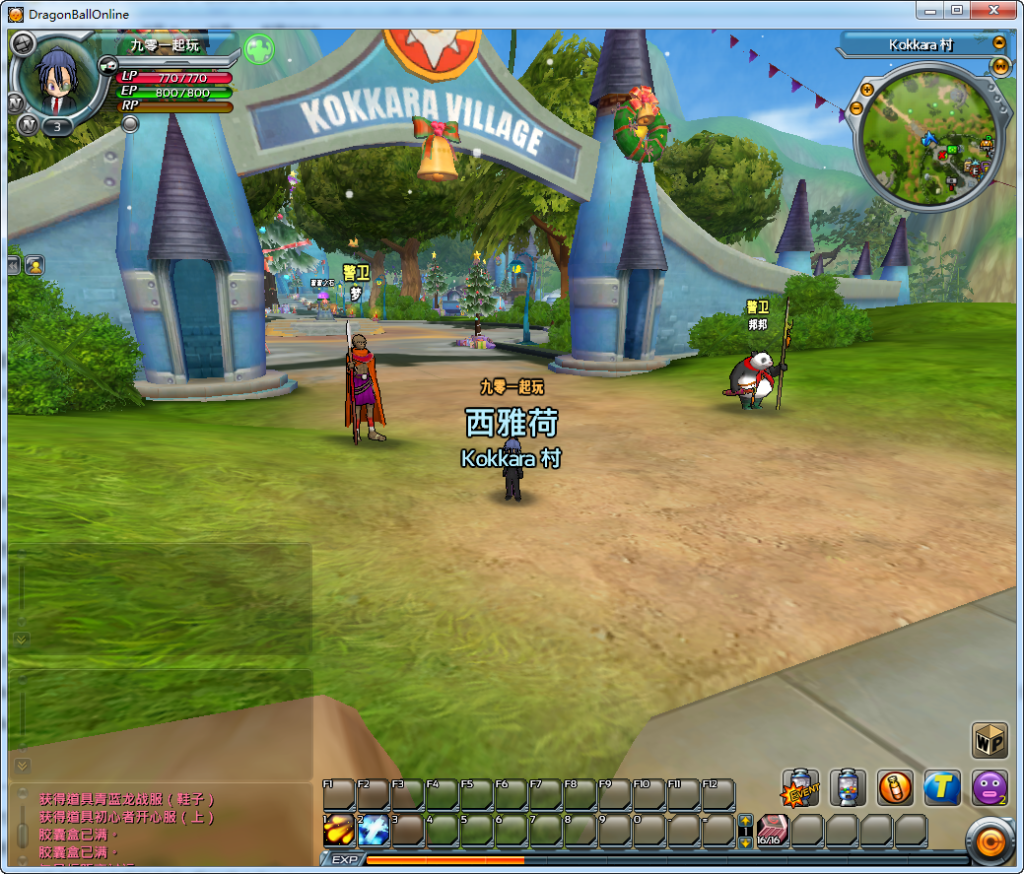This screenshot has height=874, width=1024.
Task: Click the gumball capsule machine icon without EVENT tag
Action: pos(848,787)
